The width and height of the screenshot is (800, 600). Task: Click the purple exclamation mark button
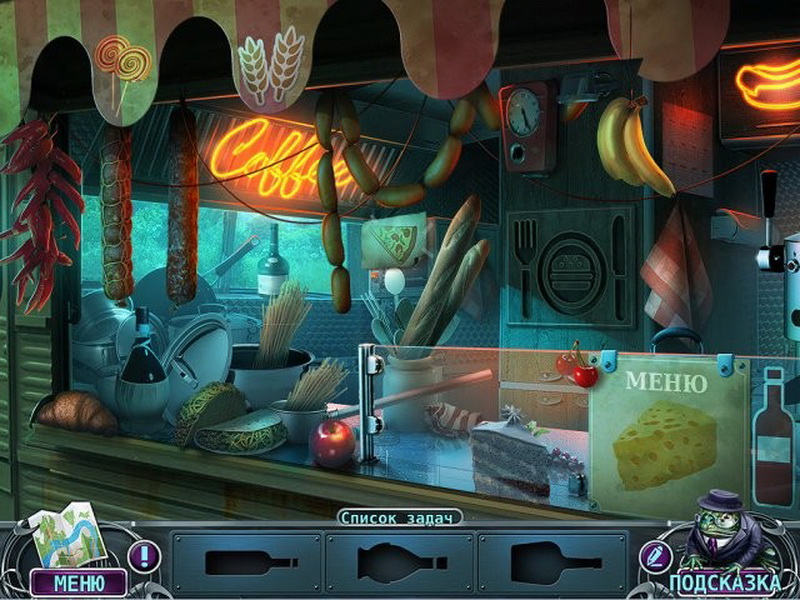(146, 555)
